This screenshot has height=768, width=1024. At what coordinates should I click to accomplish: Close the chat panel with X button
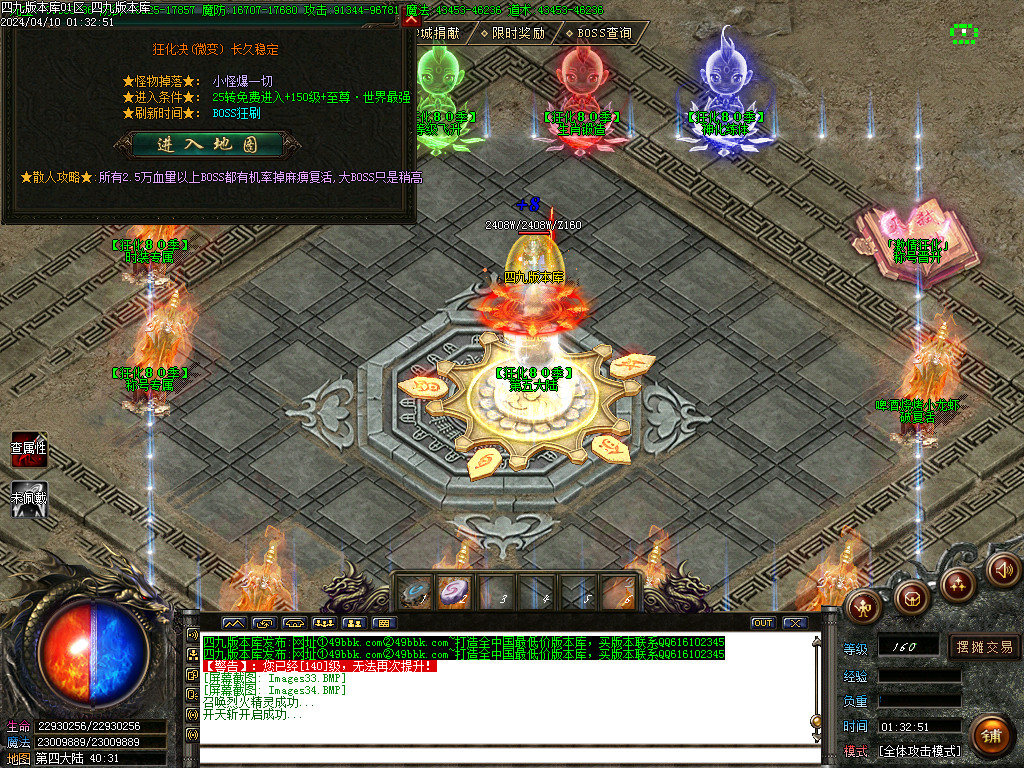pyautogui.click(x=795, y=623)
